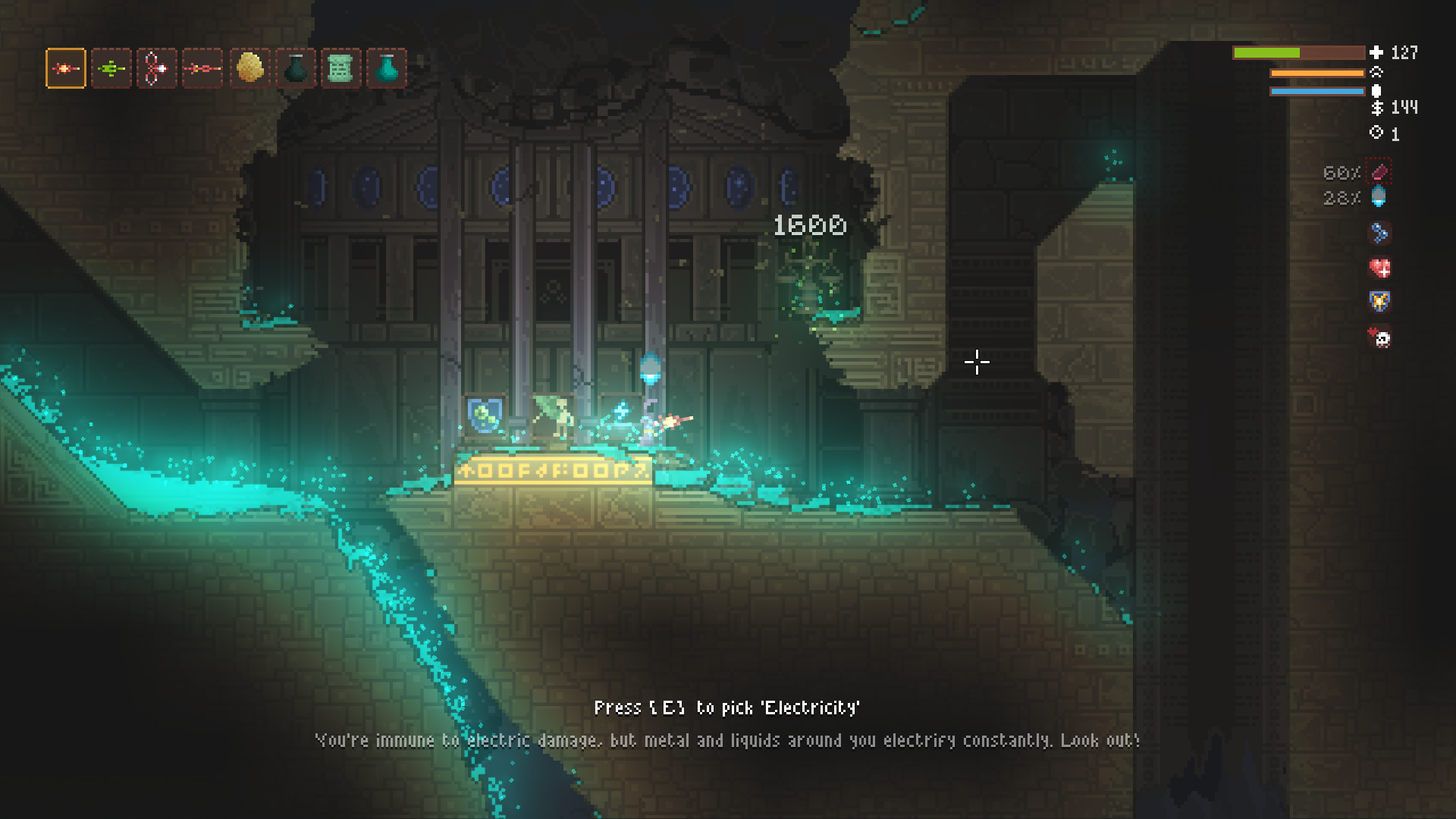Select the green scroll tablet slot
This screenshot has width=1456, height=819.
[x=340, y=69]
